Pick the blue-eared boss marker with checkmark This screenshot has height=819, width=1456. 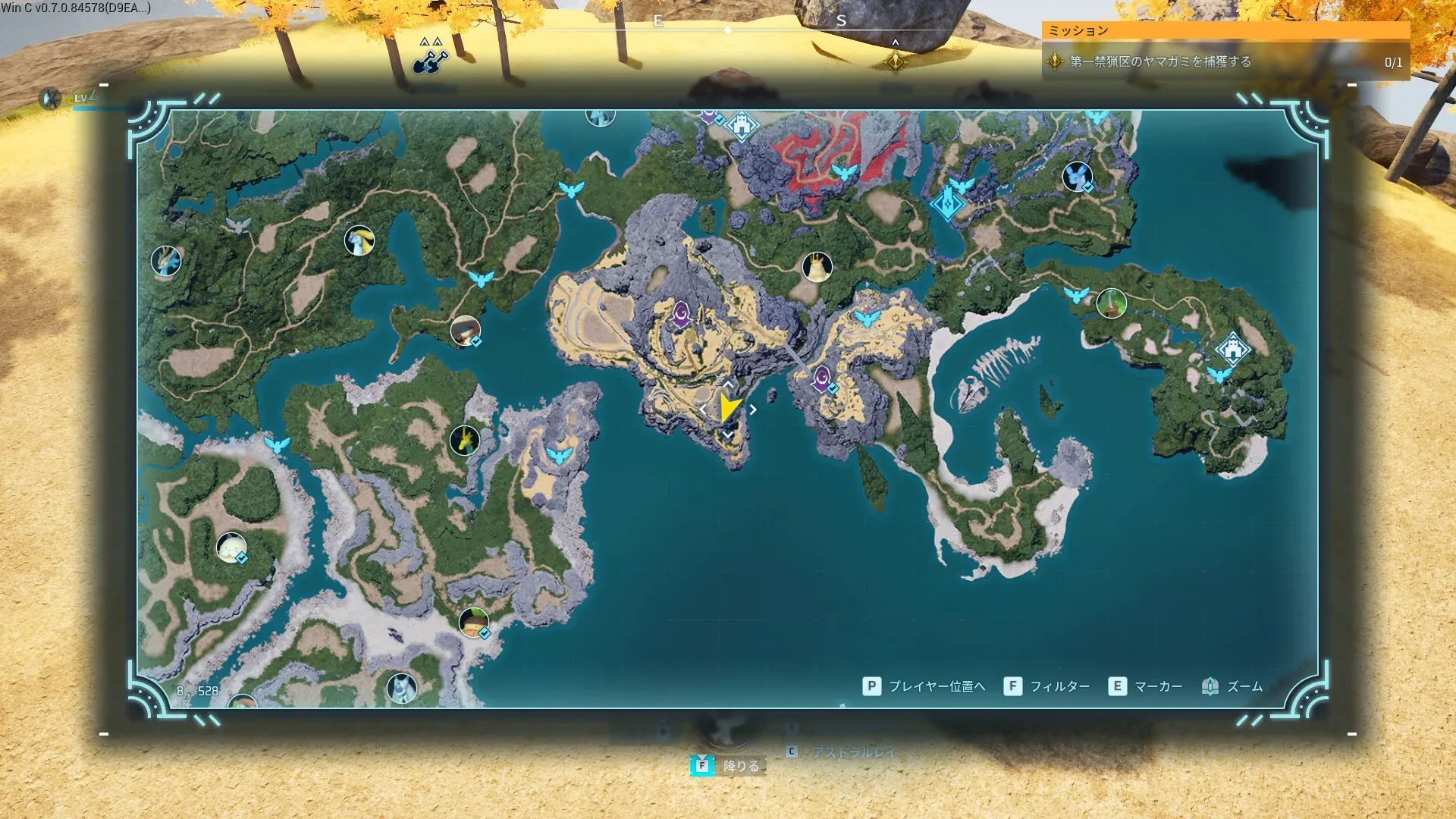pyautogui.click(x=1077, y=177)
